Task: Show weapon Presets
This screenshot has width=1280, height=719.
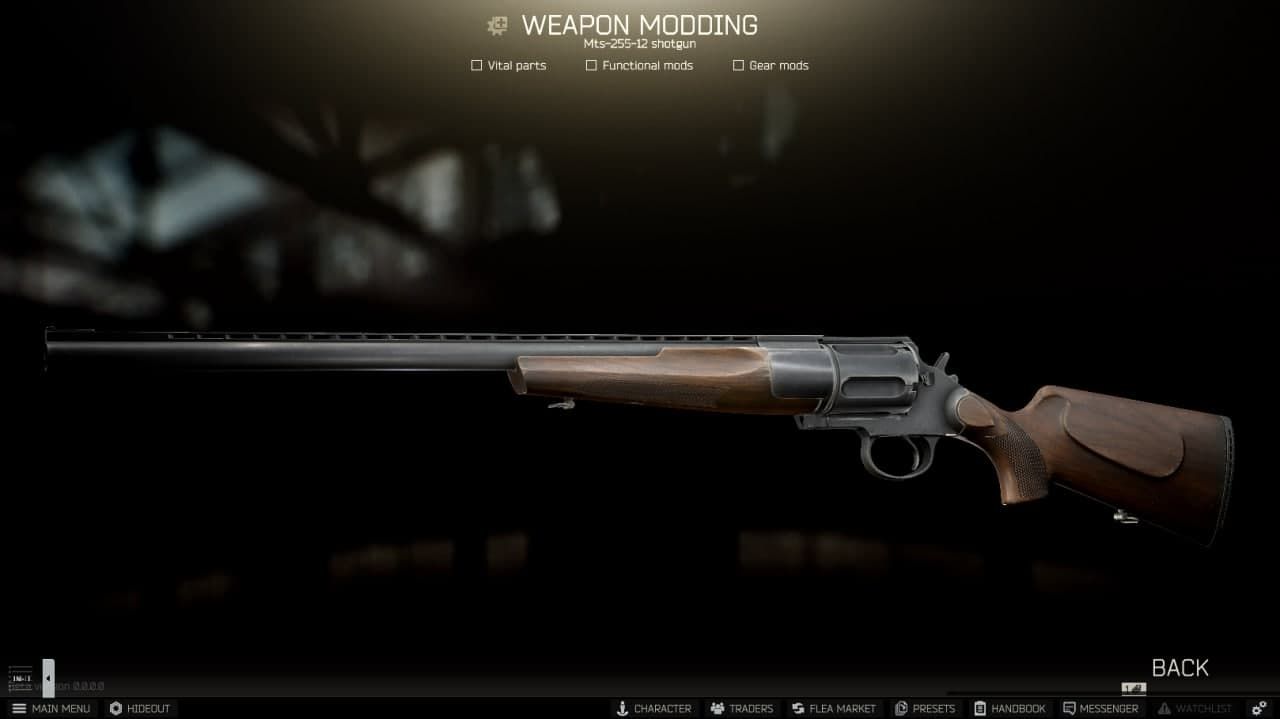Action: (925, 708)
